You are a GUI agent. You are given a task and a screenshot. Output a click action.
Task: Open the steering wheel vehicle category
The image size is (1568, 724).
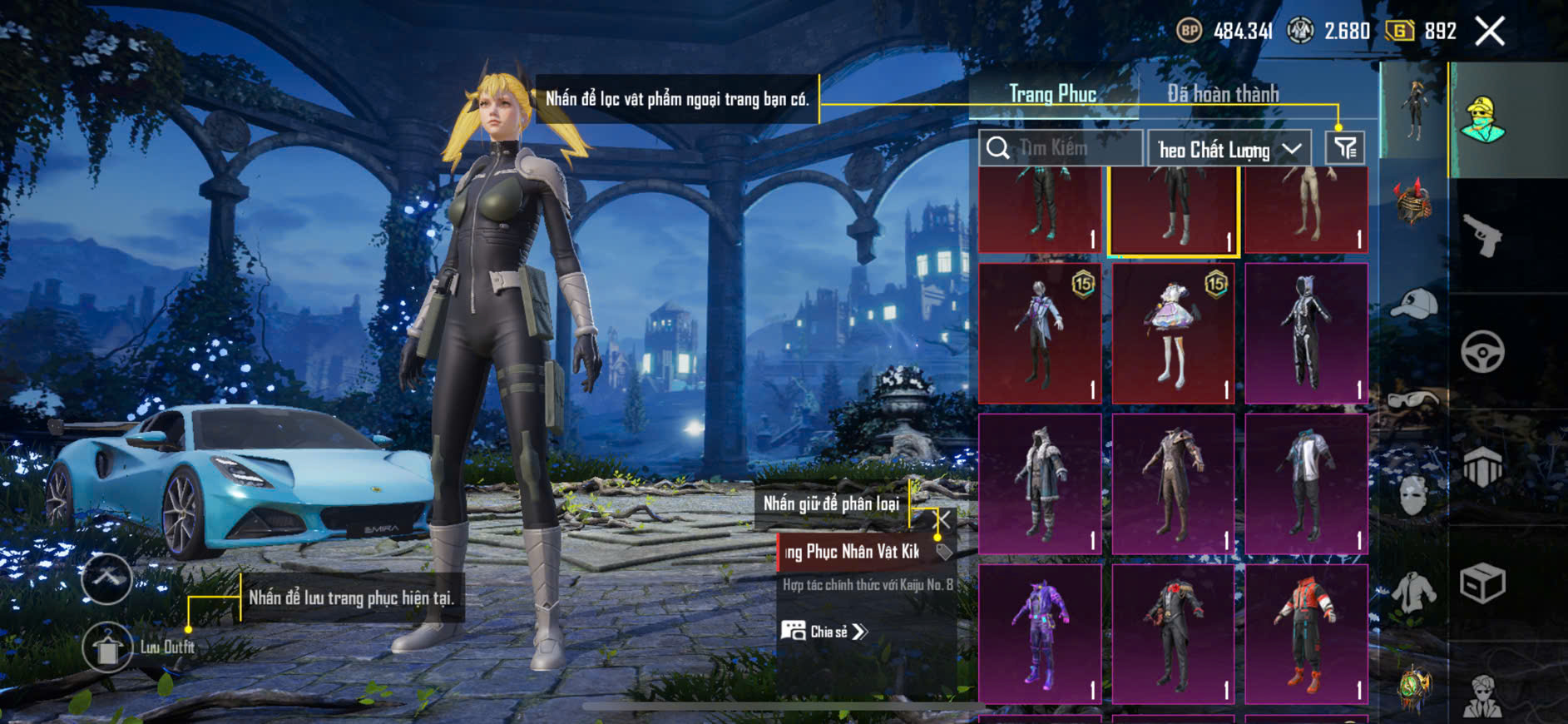pyautogui.click(x=1482, y=352)
